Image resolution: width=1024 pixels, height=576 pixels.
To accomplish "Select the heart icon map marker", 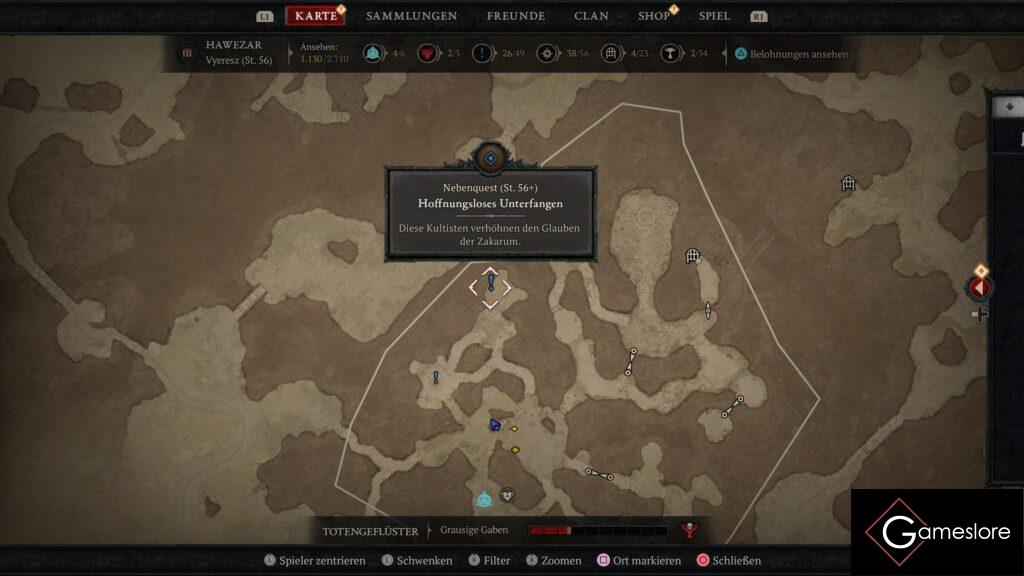I will pyautogui.click(x=507, y=495).
